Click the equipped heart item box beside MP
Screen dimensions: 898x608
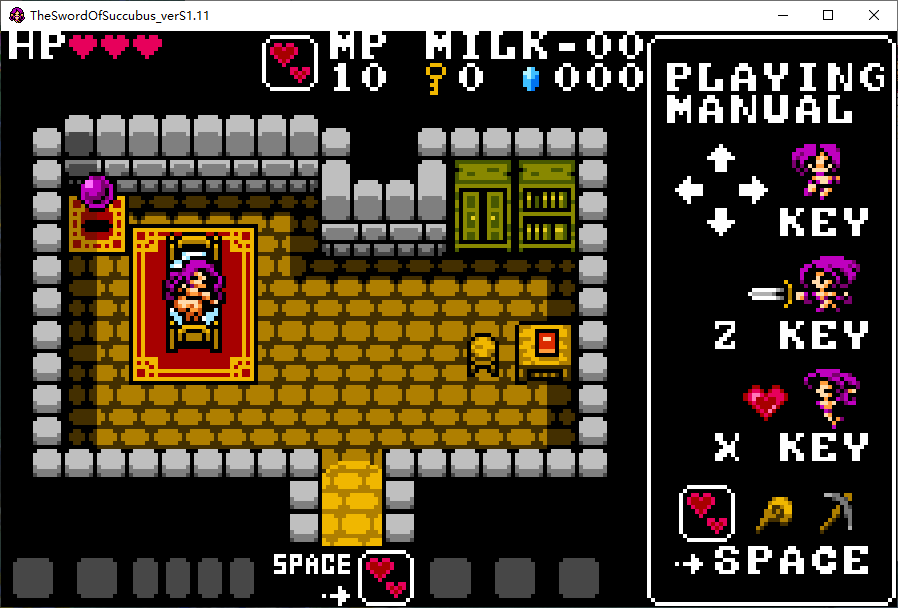[290, 63]
